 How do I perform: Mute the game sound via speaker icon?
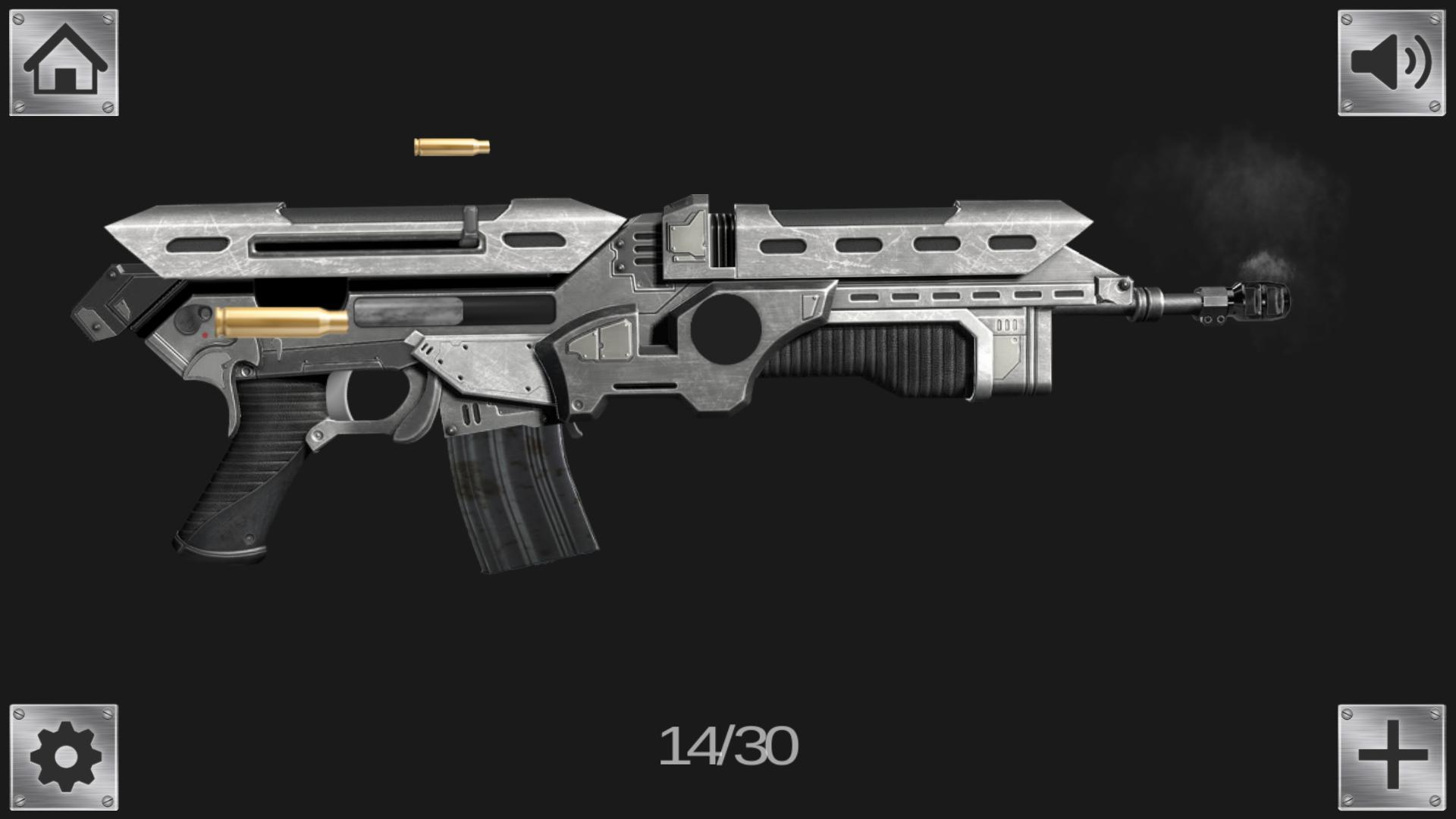click(x=1390, y=63)
